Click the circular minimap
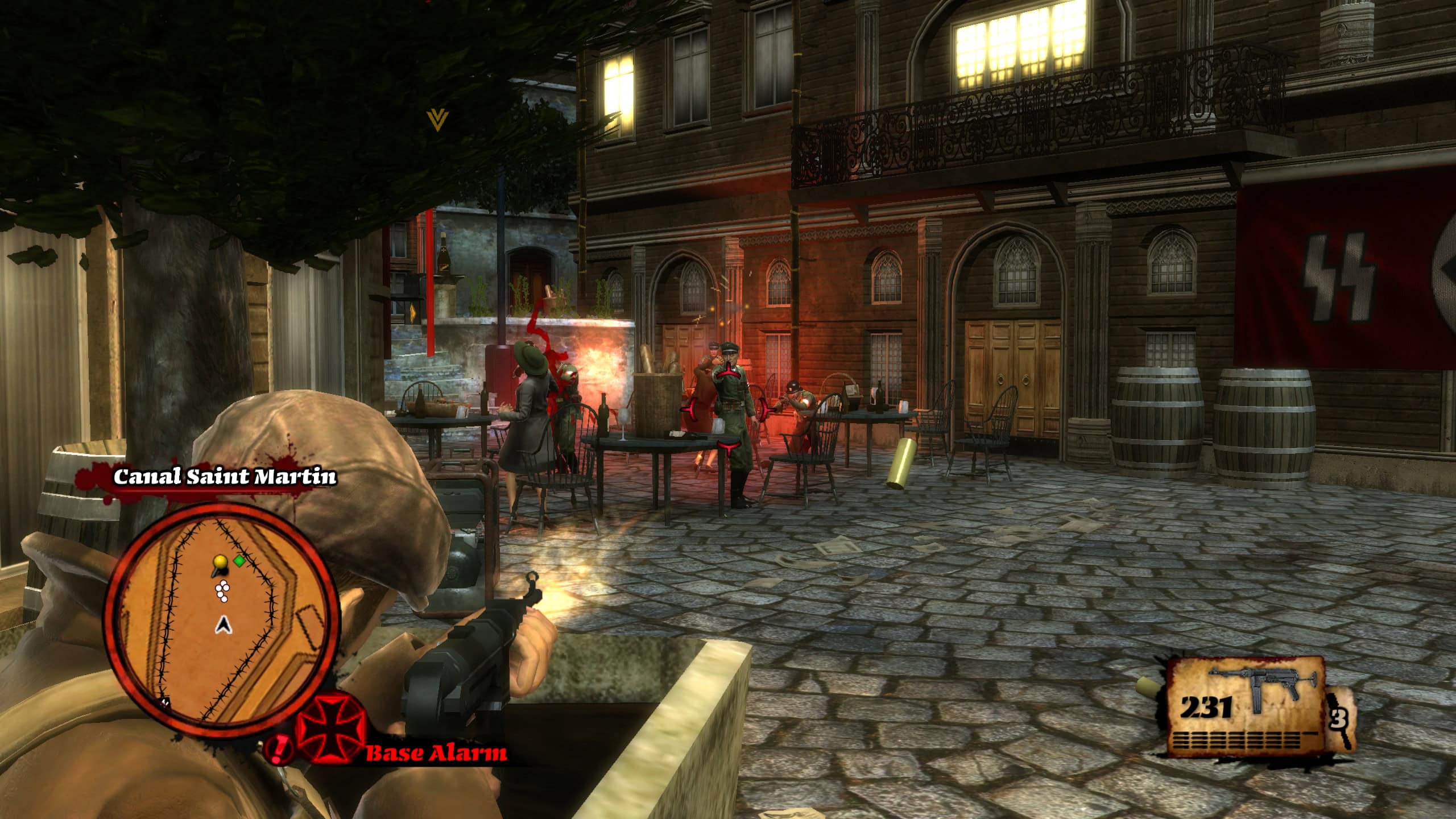This screenshot has height=819, width=1456. [222, 620]
